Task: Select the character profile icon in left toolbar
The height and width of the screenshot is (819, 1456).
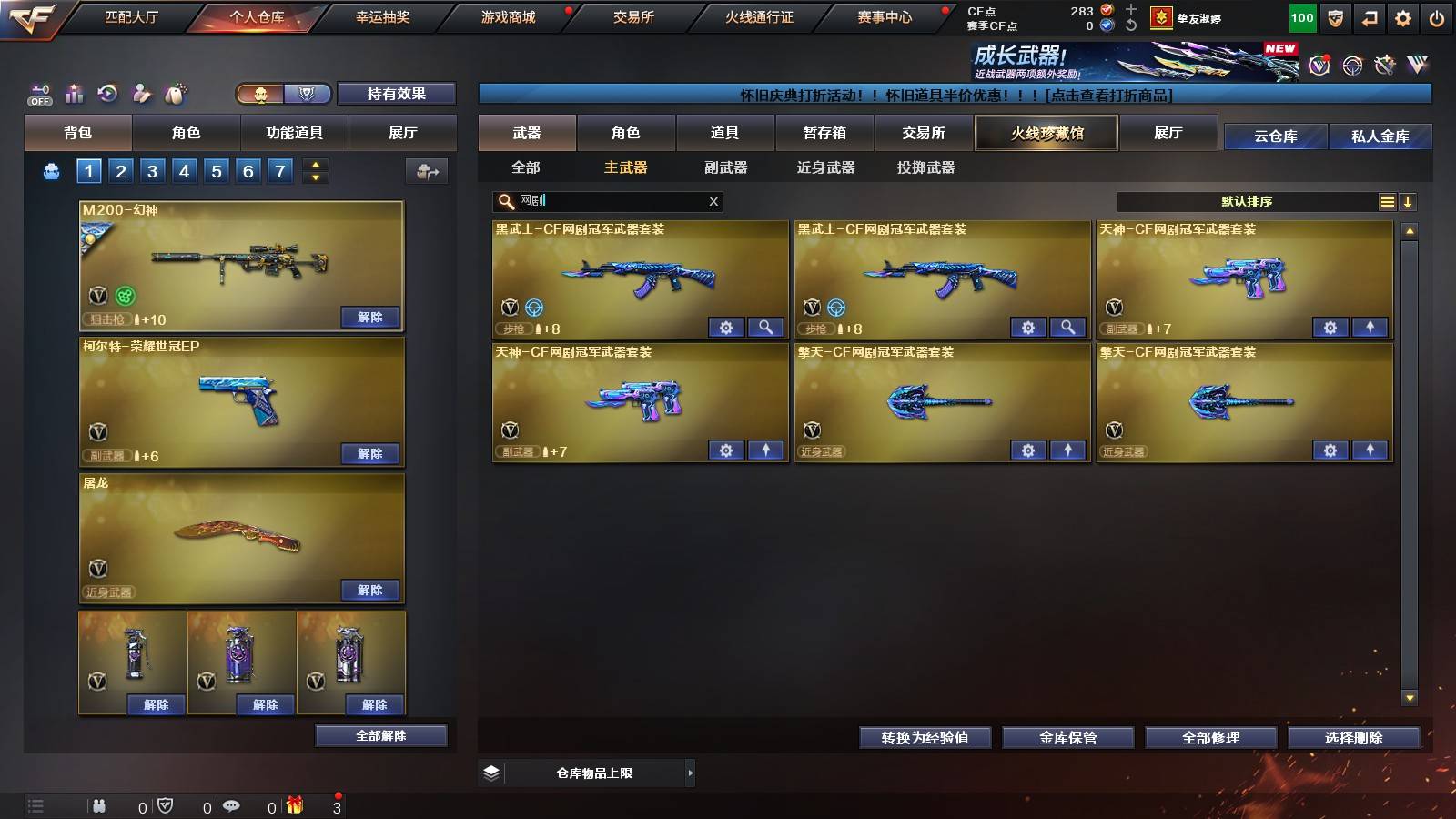Action: (141, 93)
